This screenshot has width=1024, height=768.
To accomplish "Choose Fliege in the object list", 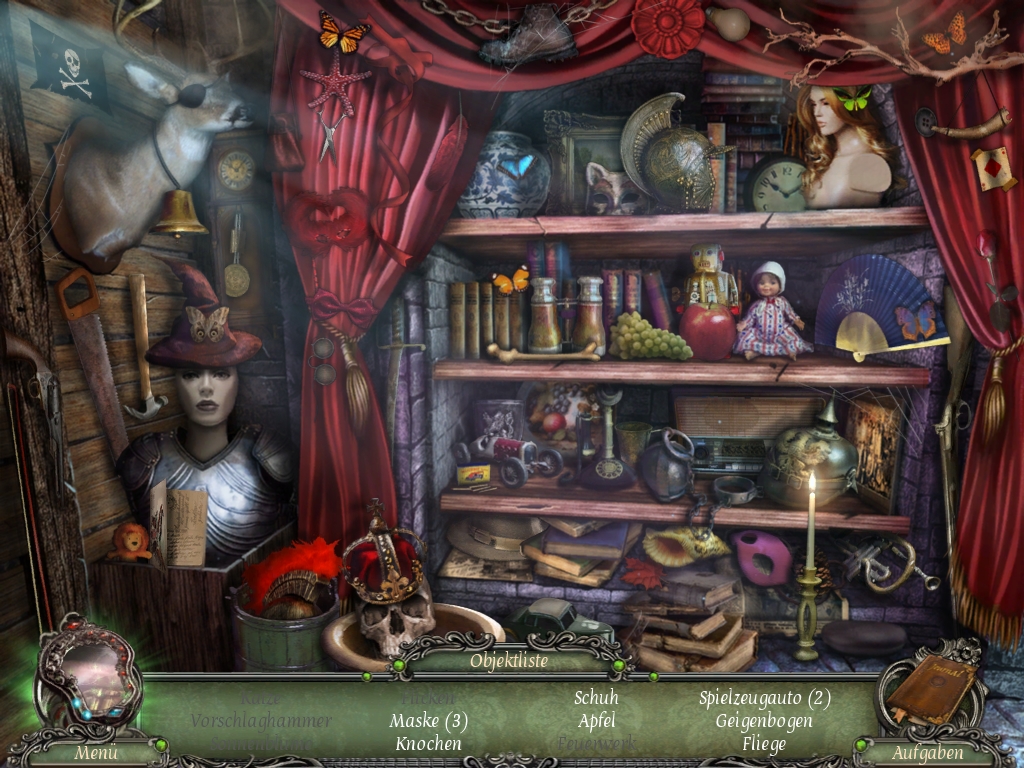I will pyautogui.click(x=764, y=744).
